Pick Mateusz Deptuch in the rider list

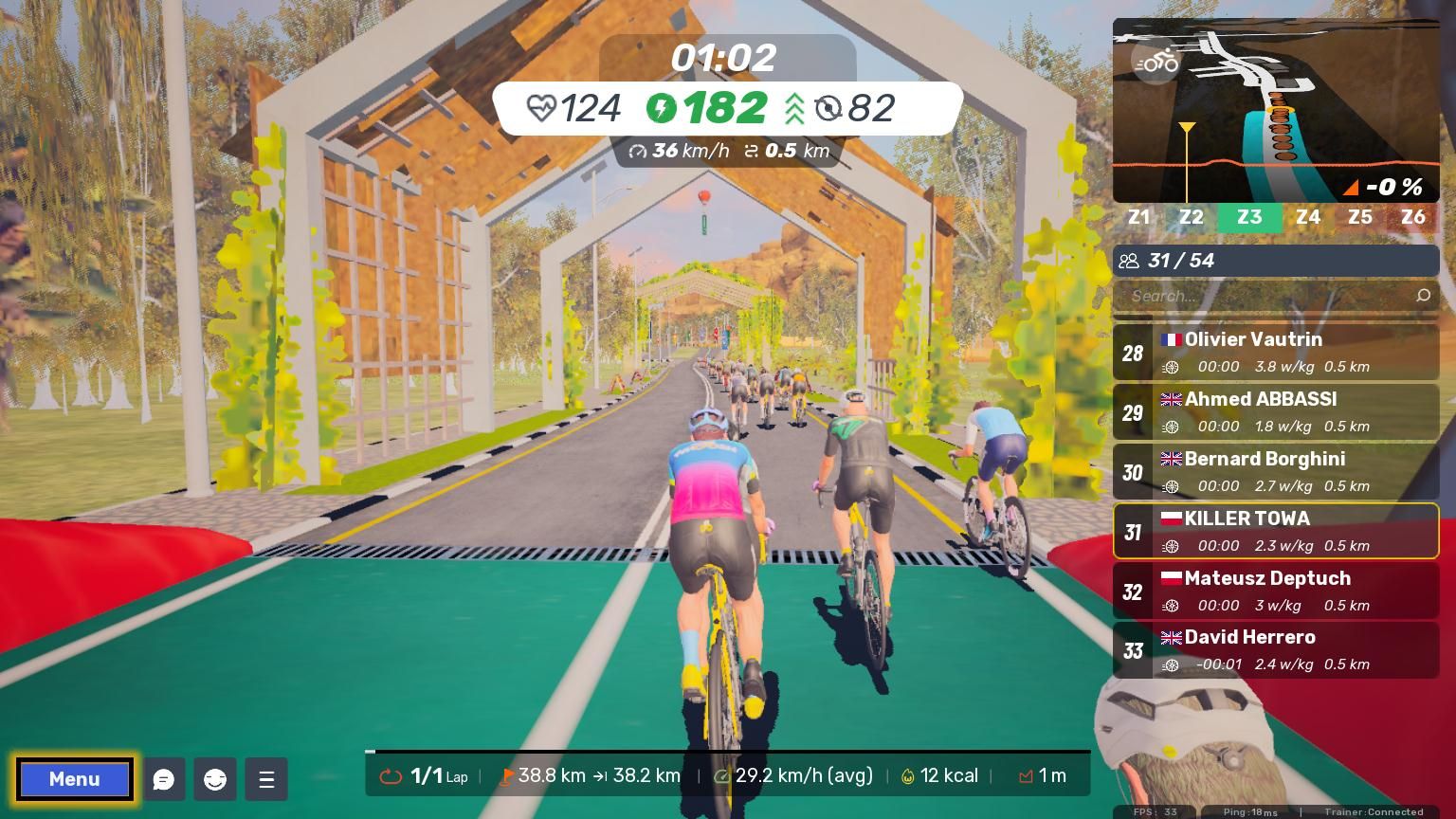(x=1276, y=591)
